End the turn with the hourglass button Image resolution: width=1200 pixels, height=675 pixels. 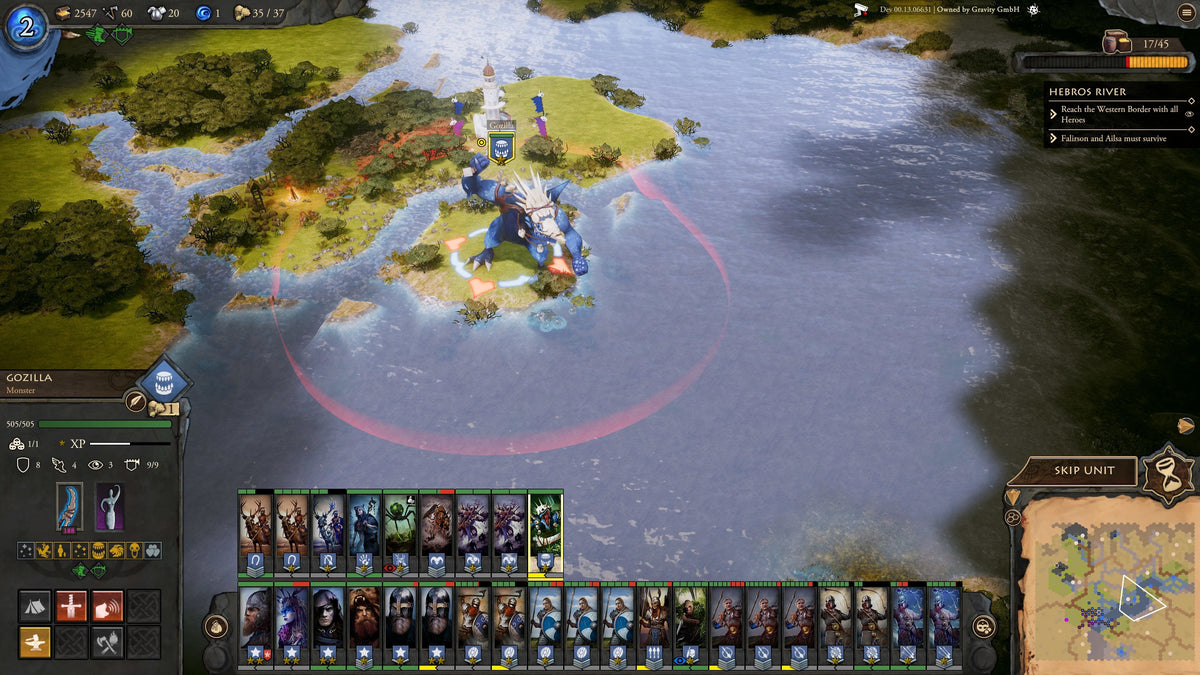point(1169,473)
